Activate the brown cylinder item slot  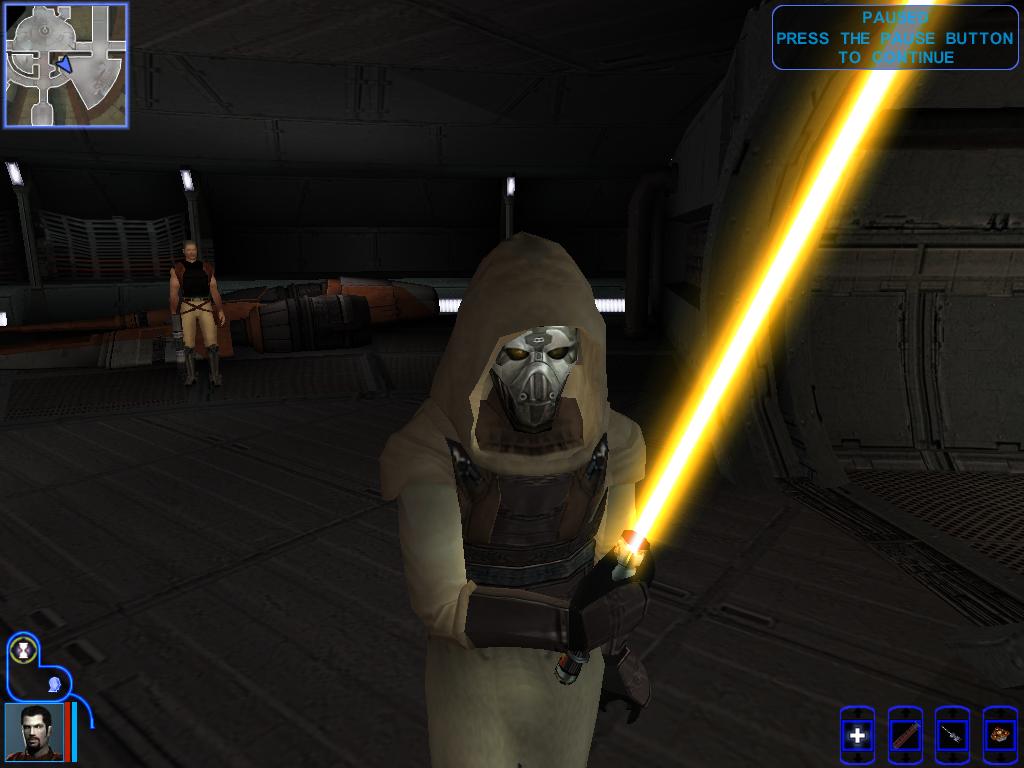tap(905, 737)
